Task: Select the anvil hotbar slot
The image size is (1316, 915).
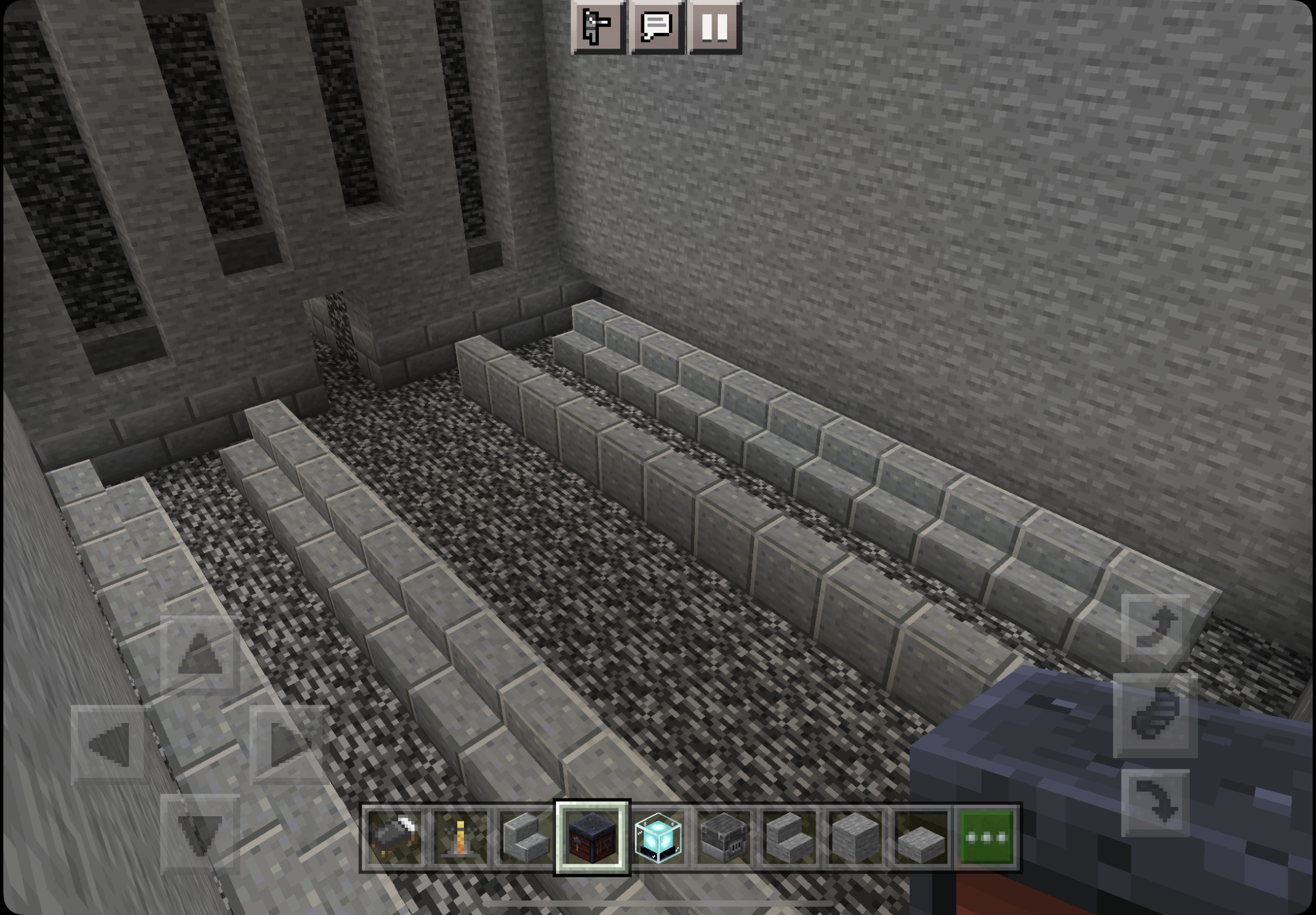Action: pyautogui.click(x=395, y=837)
